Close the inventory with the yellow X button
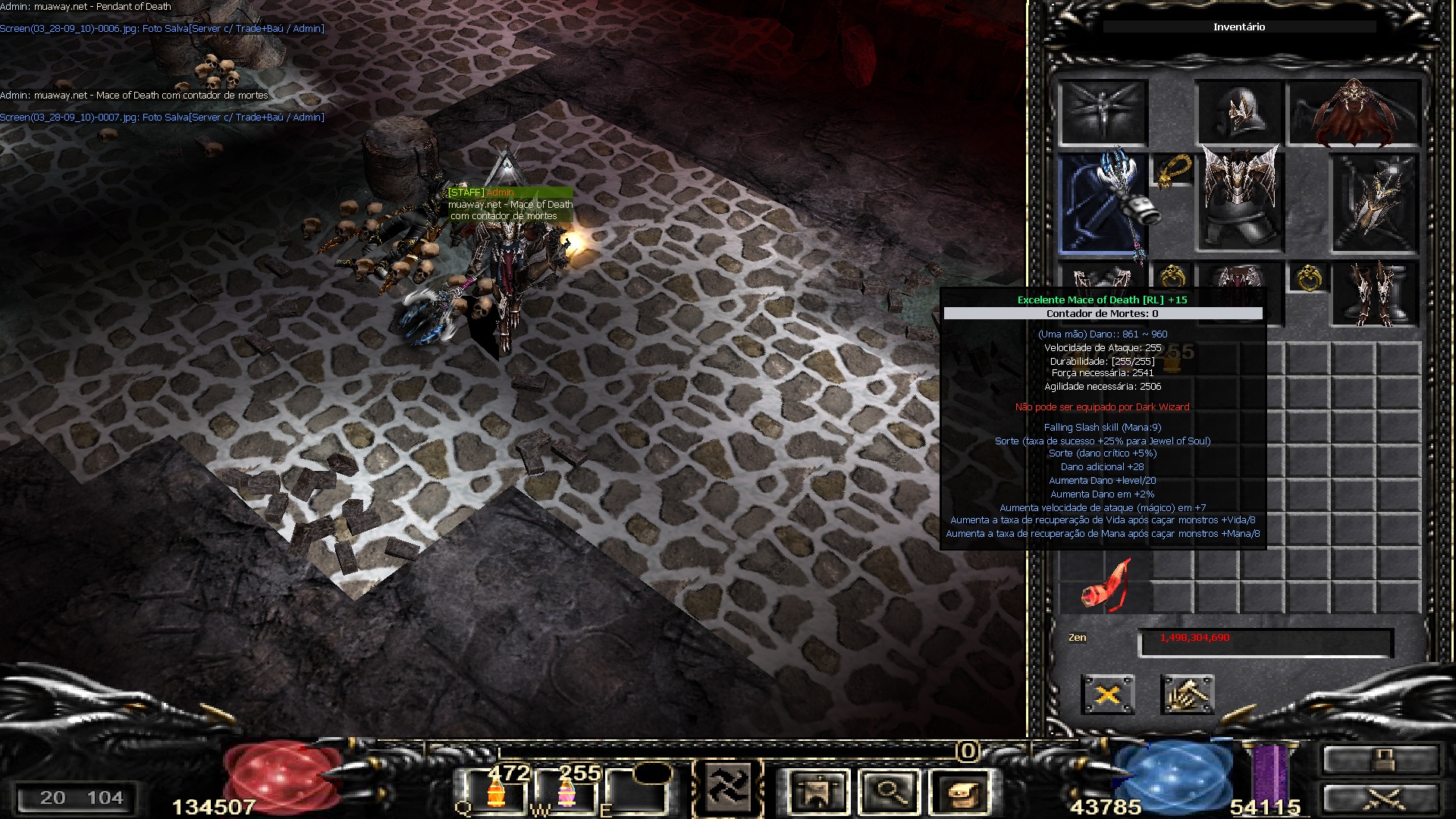 1107,694
